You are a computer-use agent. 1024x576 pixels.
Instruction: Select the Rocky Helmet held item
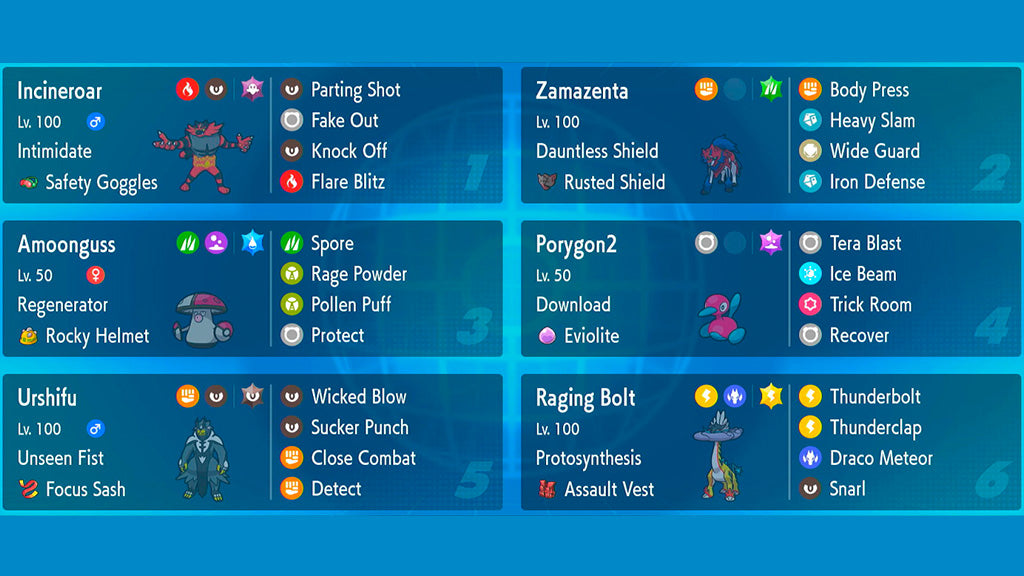coord(96,336)
